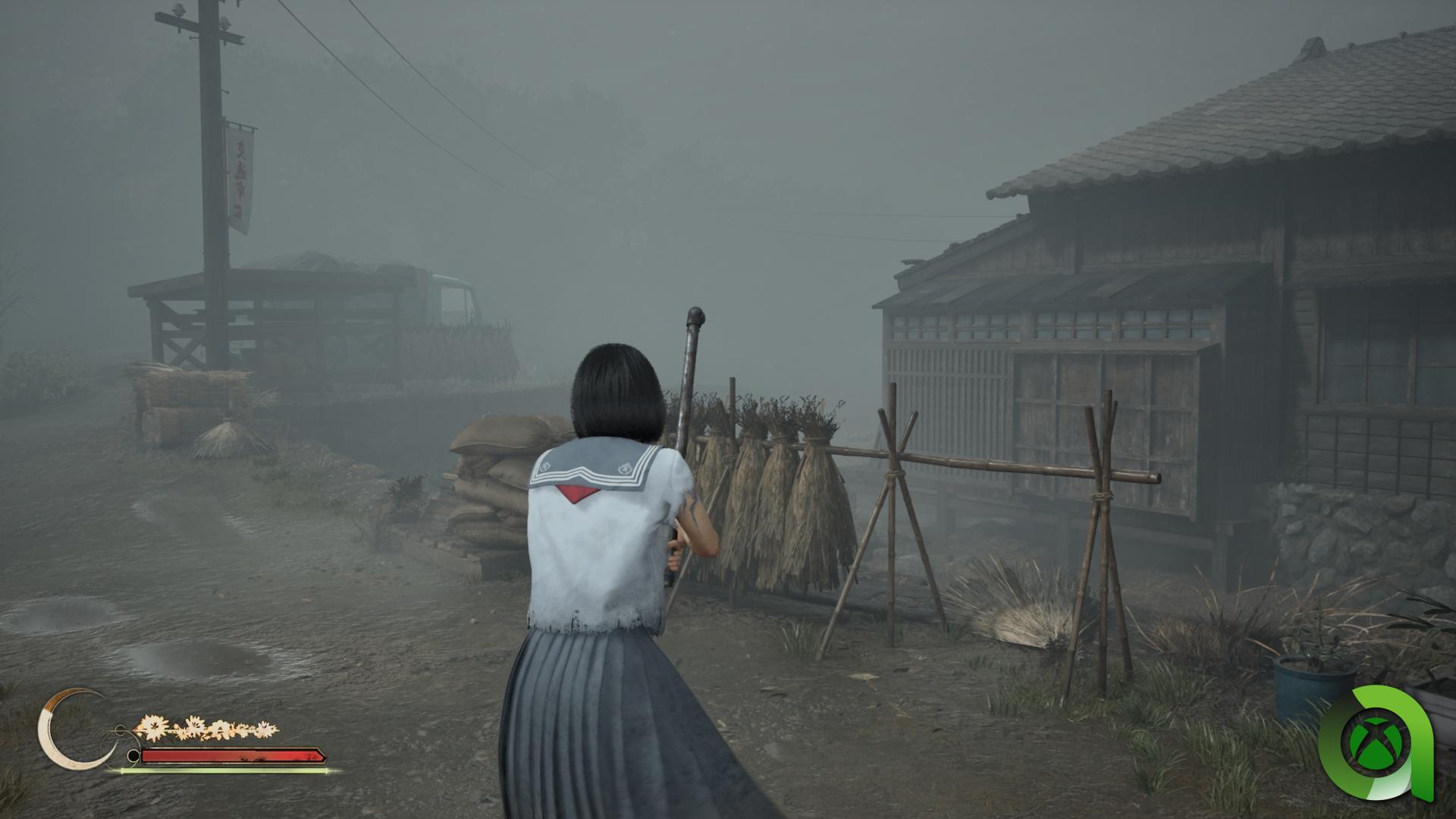Click the flower garland spirit meter
The width and height of the screenshot is (1456, 819).
tap(205, 726)
